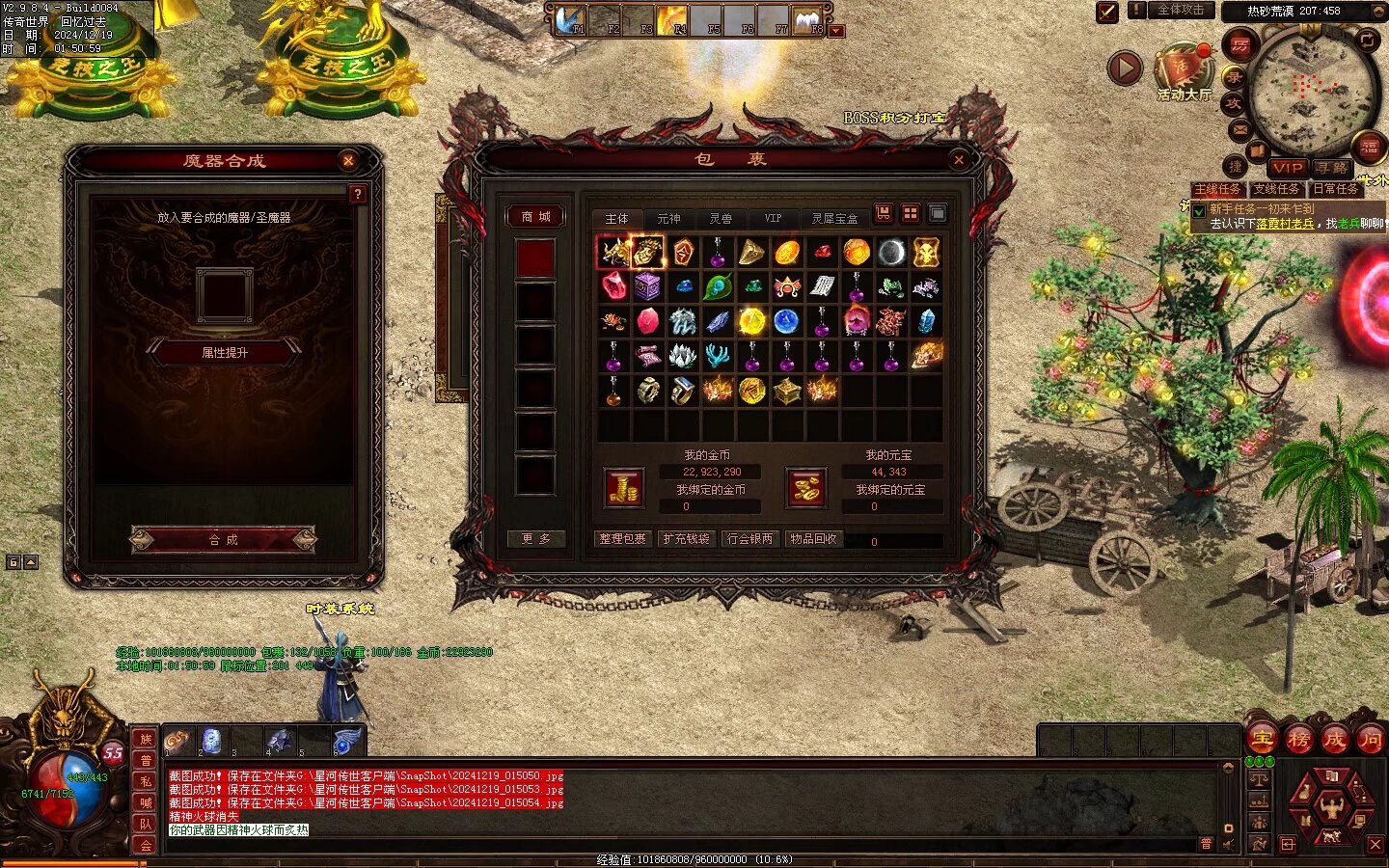The image size is (1389, 868).
Task: Switch to the 灵兽 inventory tab
Action: pyautogui.click(x=721, y=219)
